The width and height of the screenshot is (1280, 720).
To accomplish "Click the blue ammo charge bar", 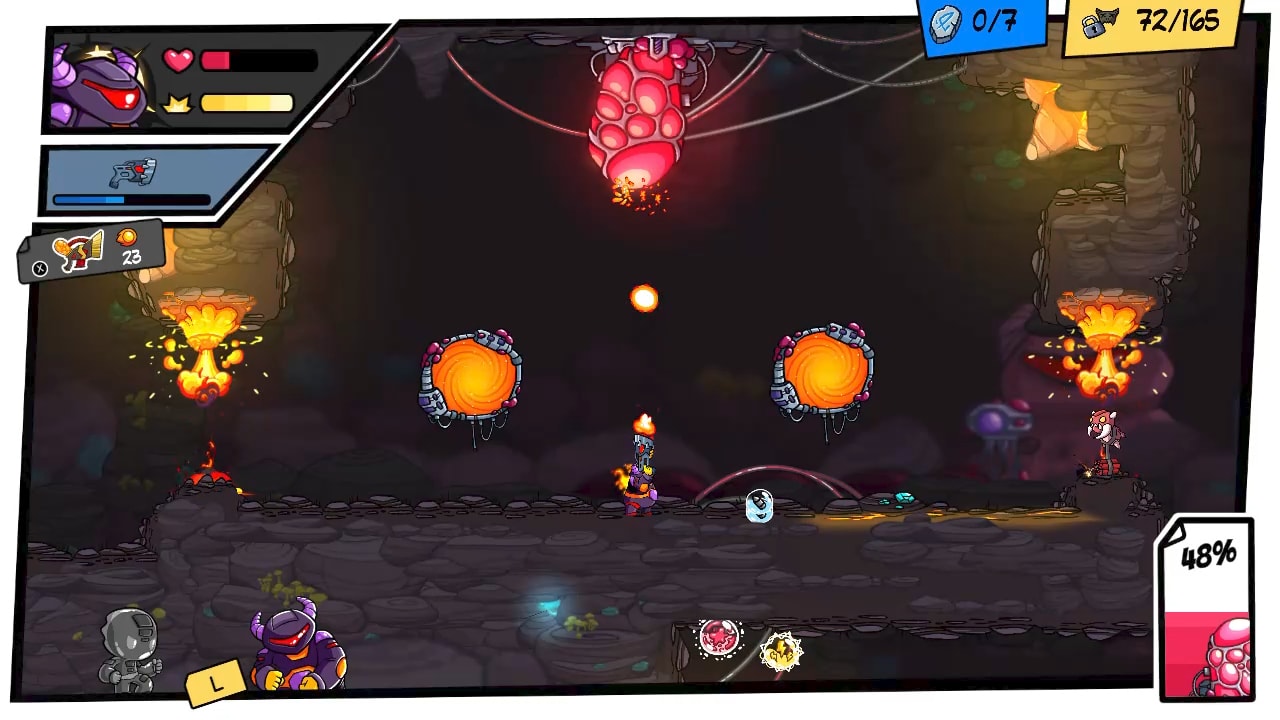I will click(x=128, y=200).
